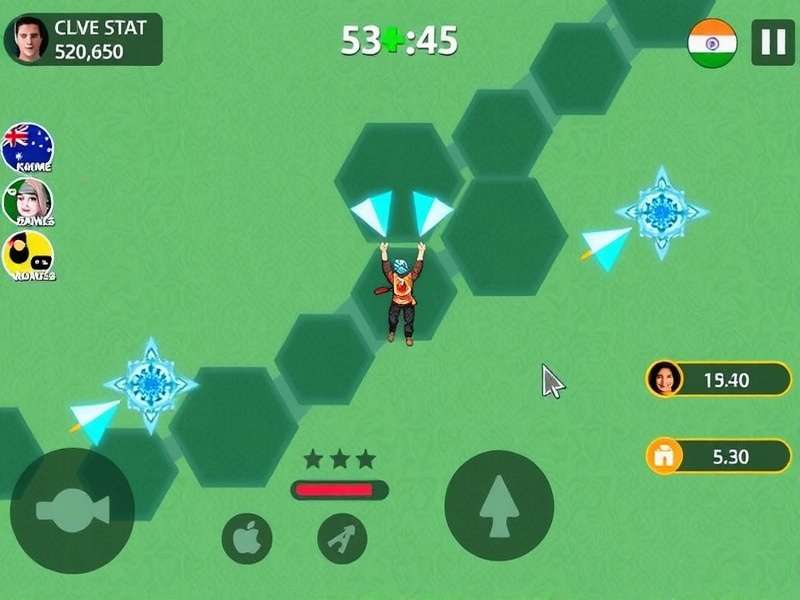
Task: Tap the bottom-left movement control button
Action: [72, 510]
